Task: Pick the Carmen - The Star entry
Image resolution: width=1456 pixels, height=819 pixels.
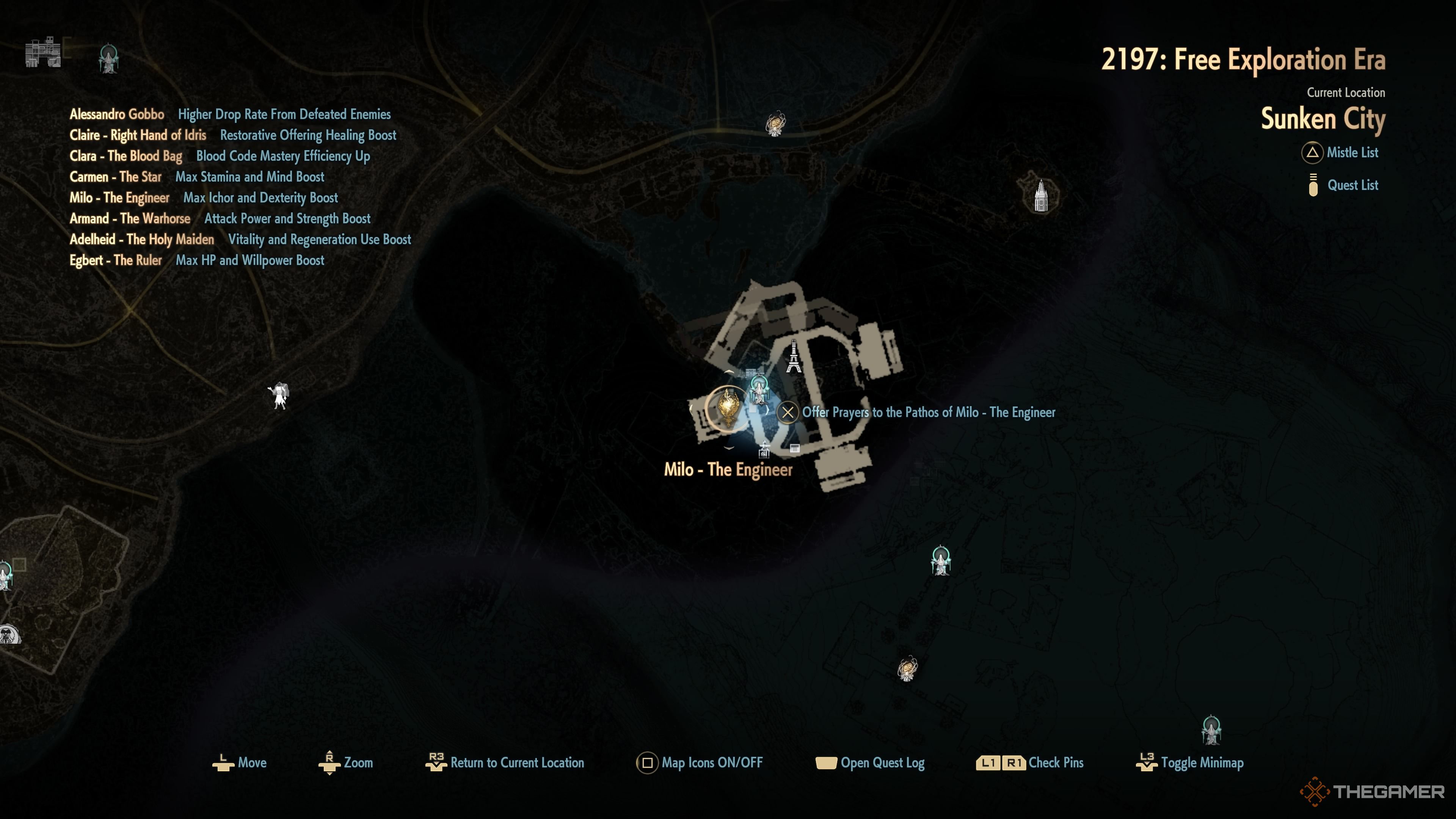Action: pos(115,177)
